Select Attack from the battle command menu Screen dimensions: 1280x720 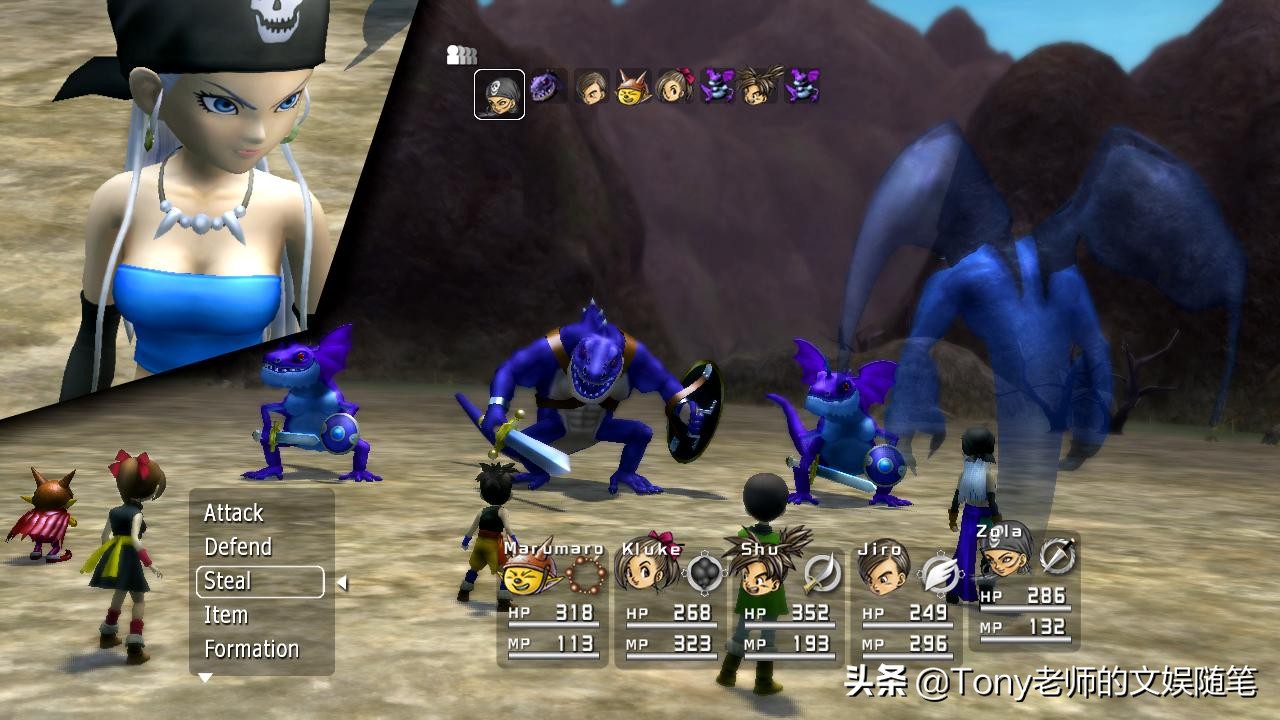232,513
